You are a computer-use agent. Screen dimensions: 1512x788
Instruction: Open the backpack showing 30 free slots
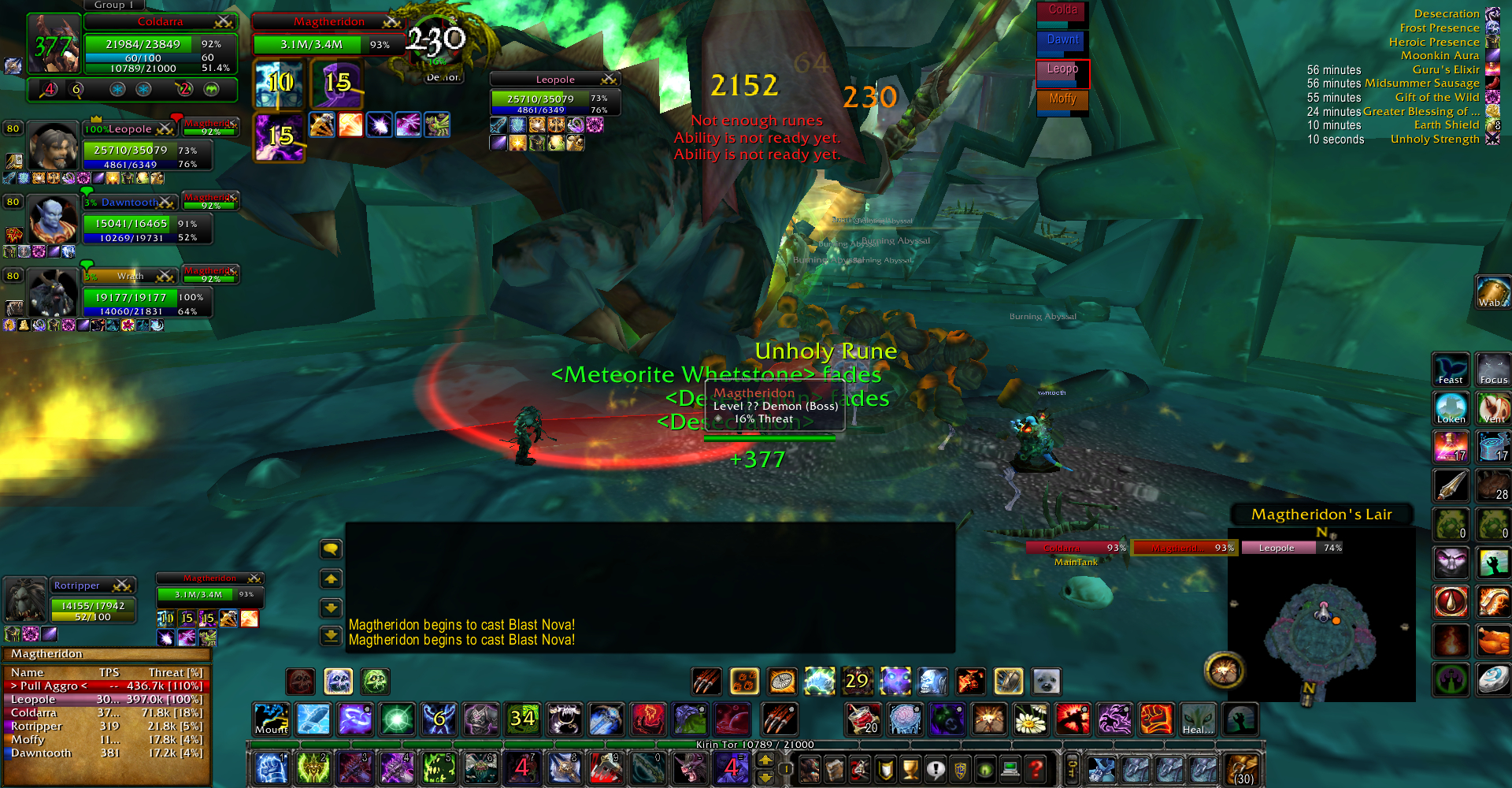[1242, 769]
